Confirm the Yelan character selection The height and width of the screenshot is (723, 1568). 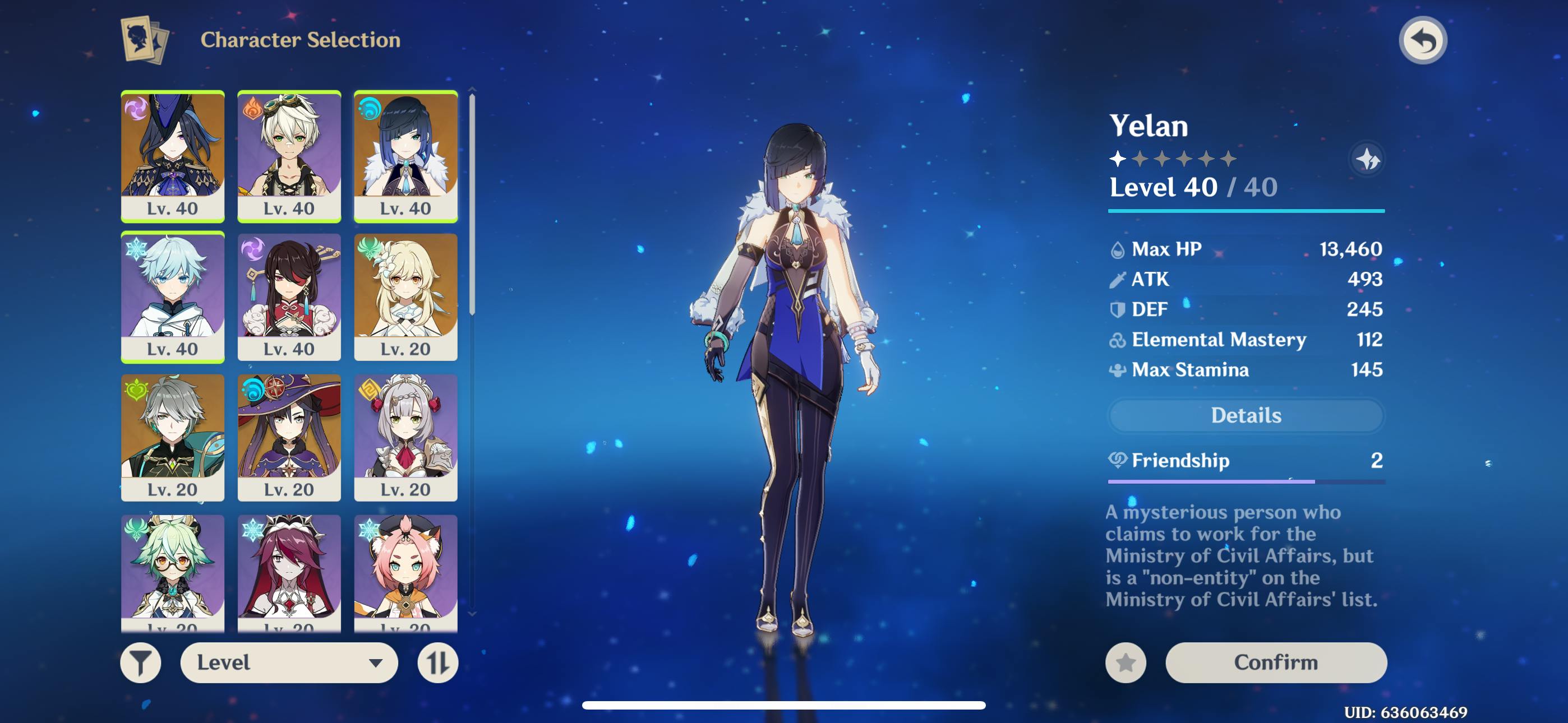click(1275, 662)
